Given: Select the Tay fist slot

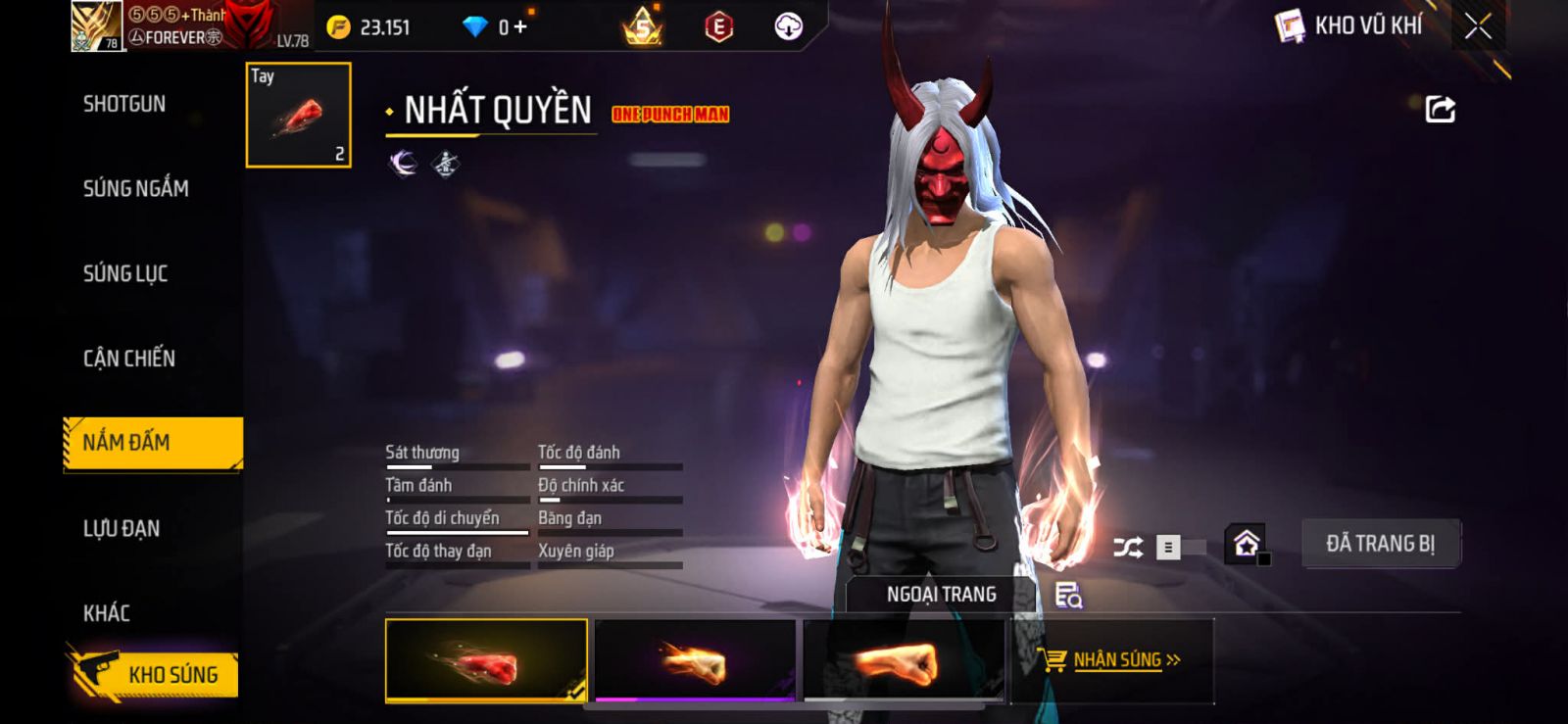Looking at the screenshot, I should pyautogui.click(x=298, y=116).
